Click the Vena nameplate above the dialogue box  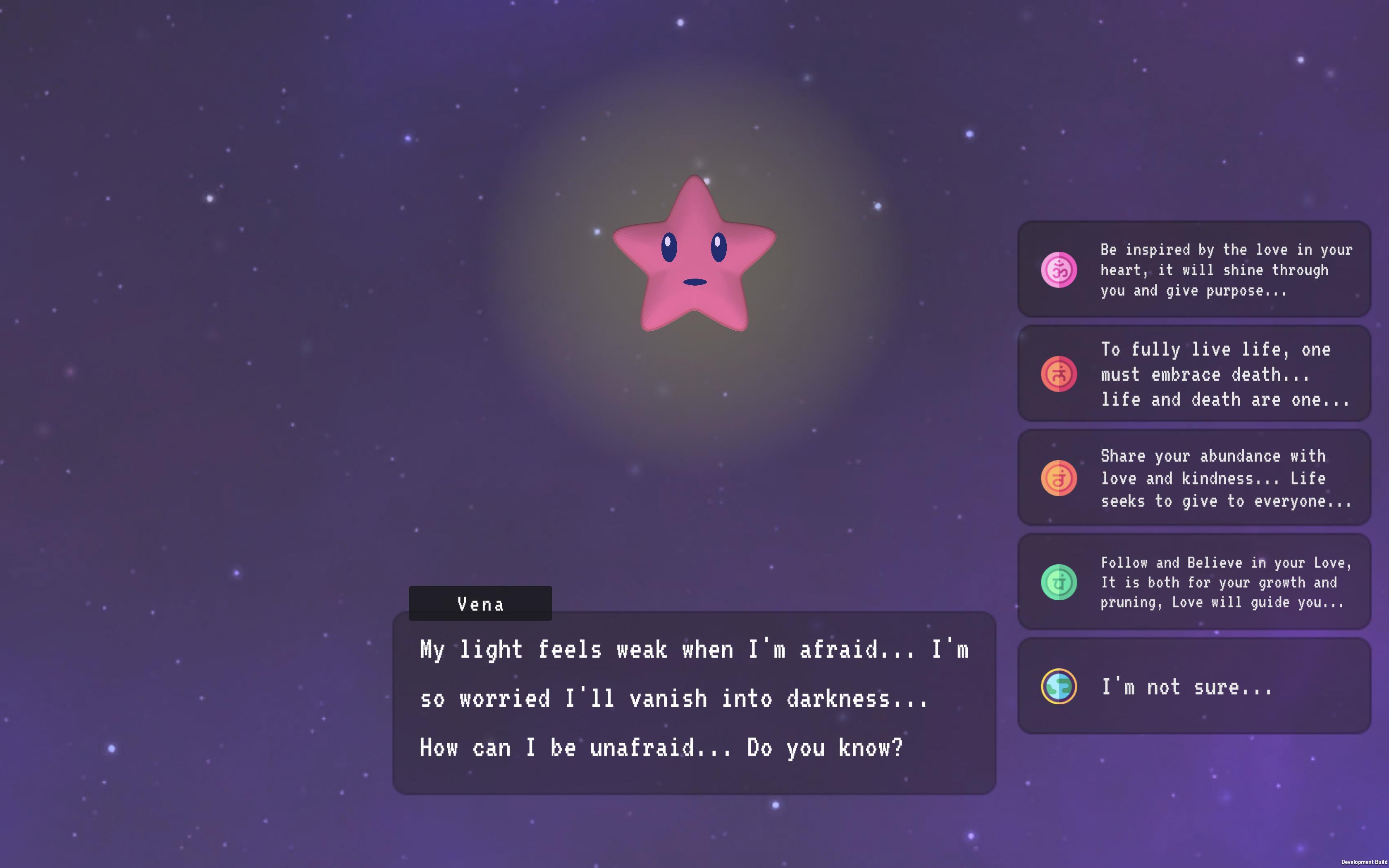coord(480,603)
